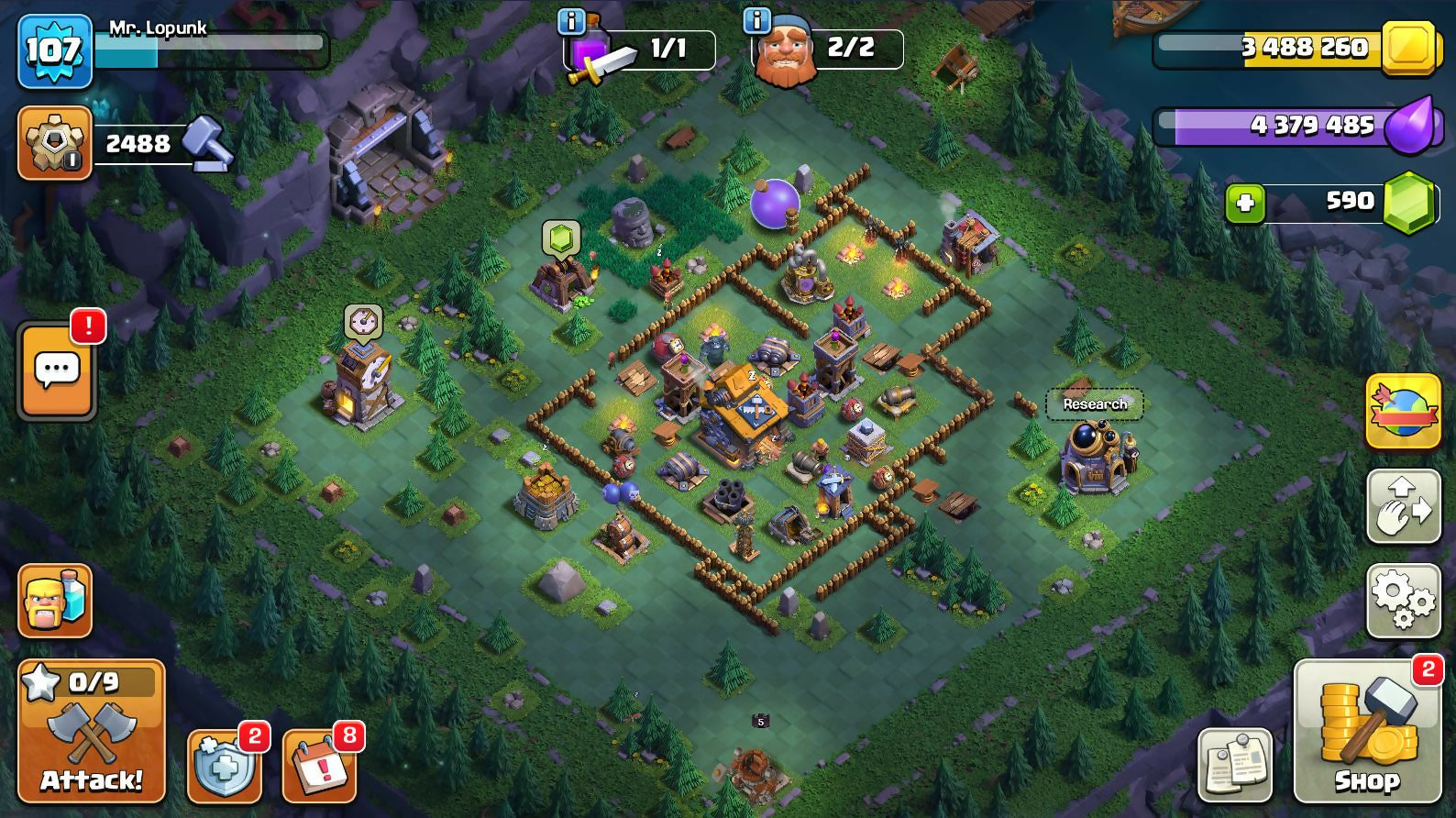Open game settings gears
This screenshot has height=818, width=1456.
pyautogui.click(x=1403, y=601)
